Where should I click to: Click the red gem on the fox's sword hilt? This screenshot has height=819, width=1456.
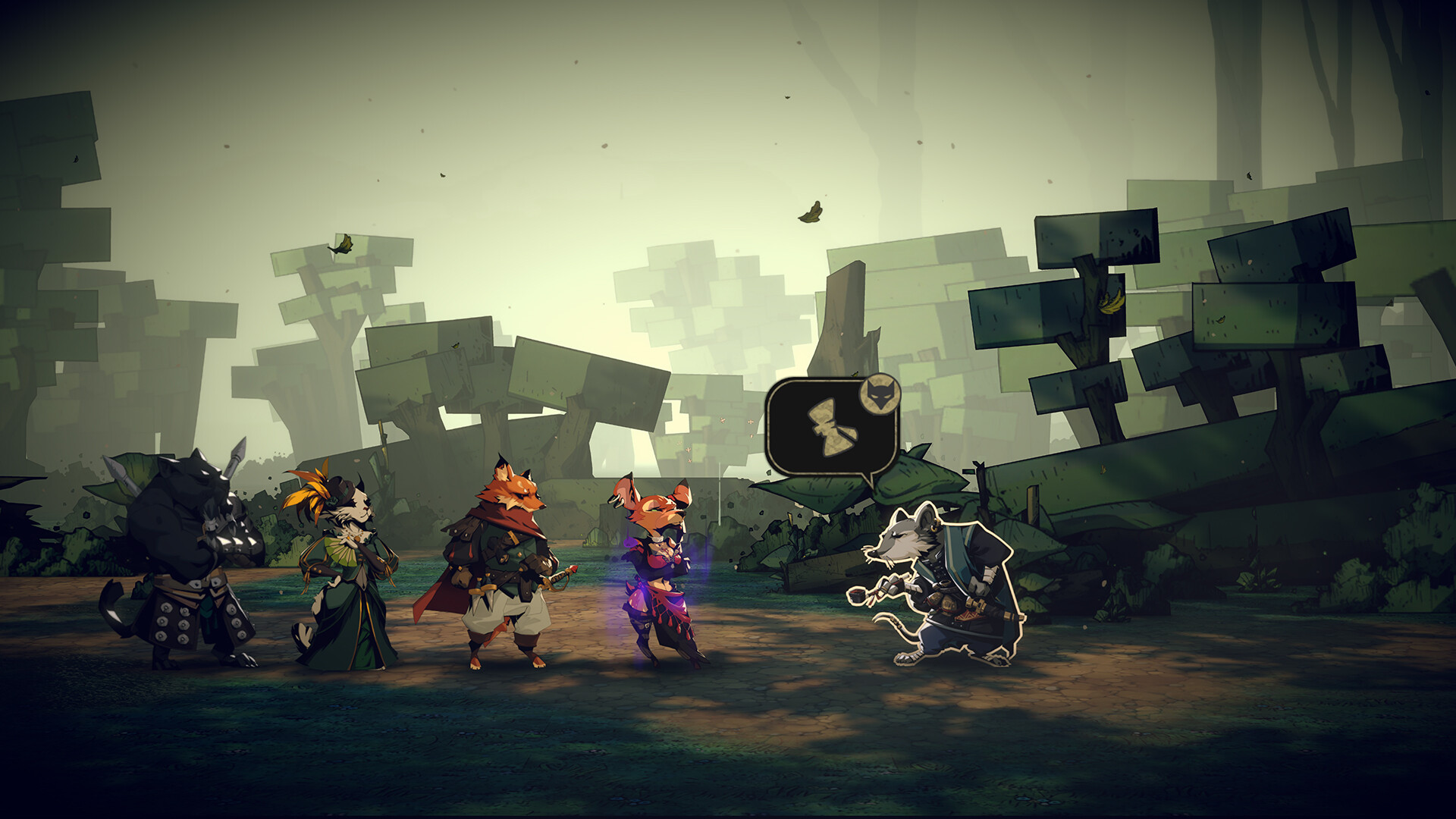point(573,569)
